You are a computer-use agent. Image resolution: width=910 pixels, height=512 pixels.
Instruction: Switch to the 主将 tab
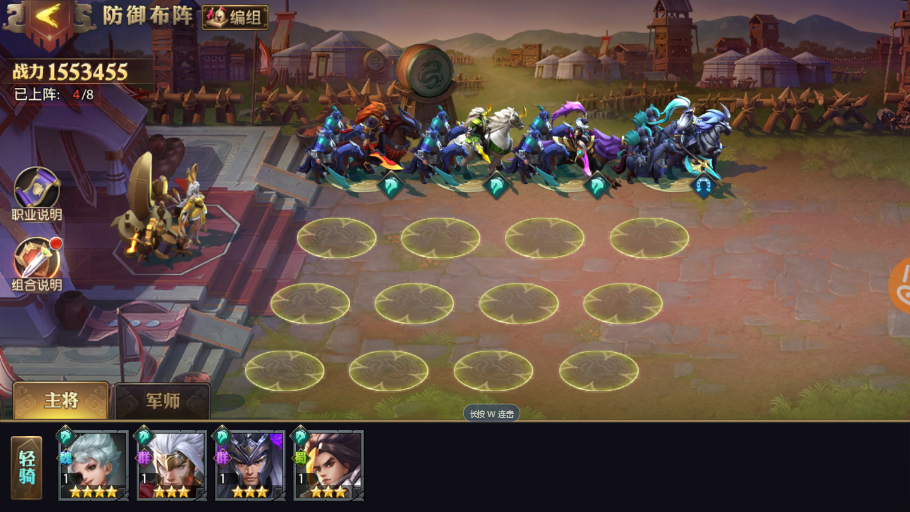(61, 400)
